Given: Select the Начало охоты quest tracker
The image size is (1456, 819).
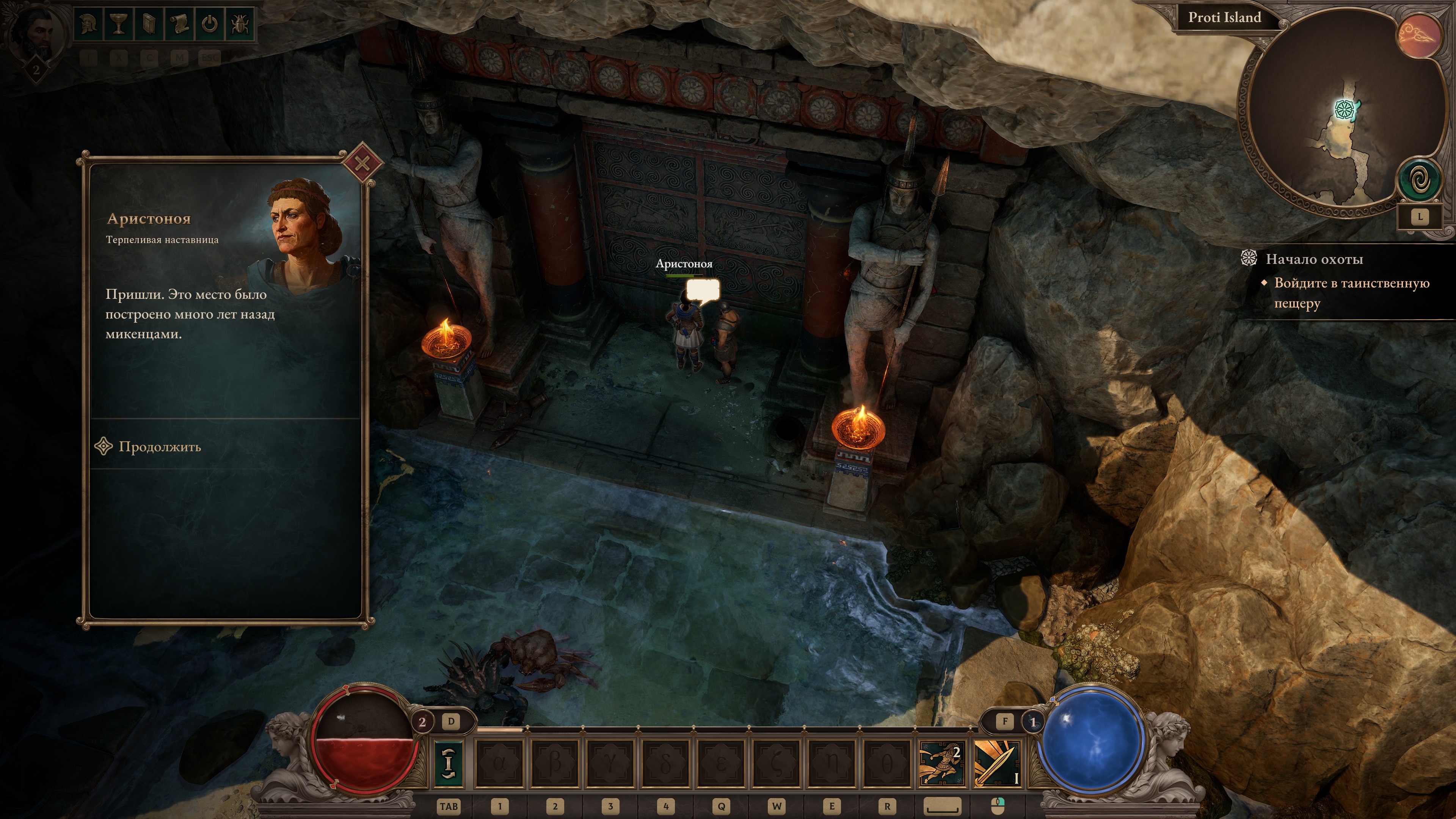Looking at the screenshot, I should click(x=1314, y=259).
